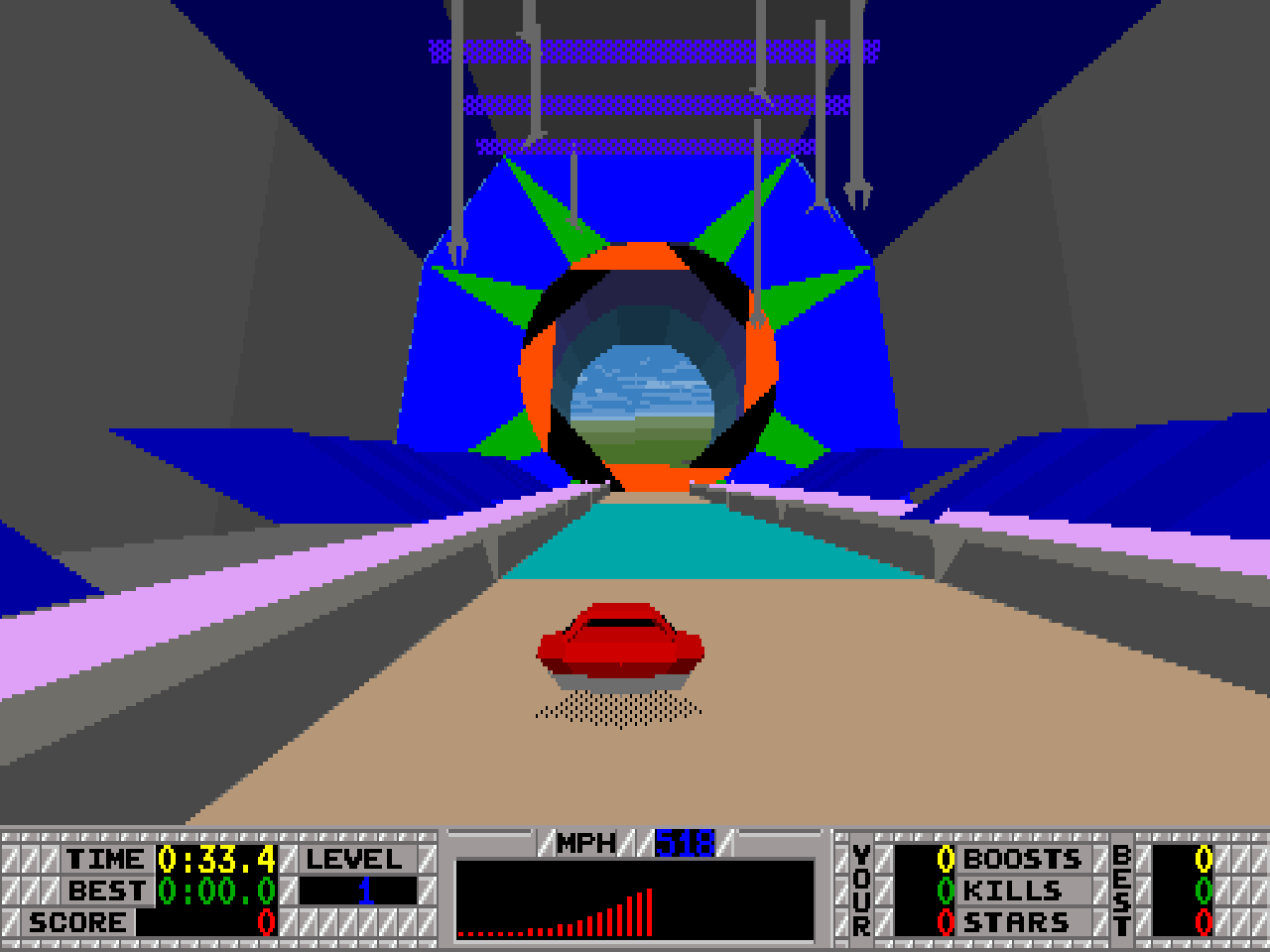Toggle the green kills marker in BEST column
Screen dimensions: 1270x952
(1206, 891)
